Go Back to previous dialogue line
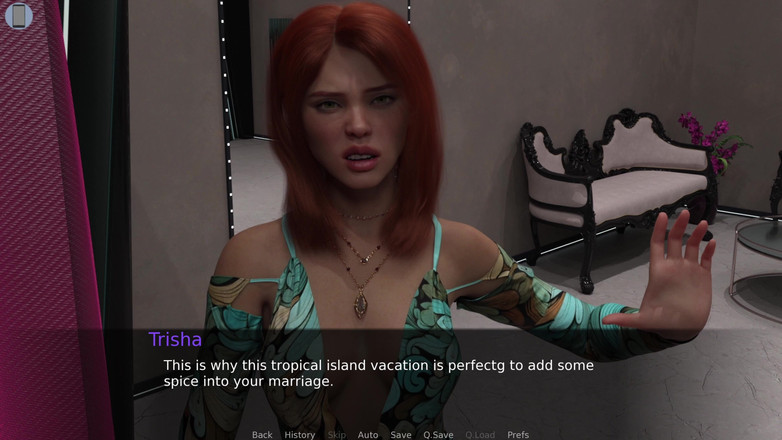 tap(262, 435)
